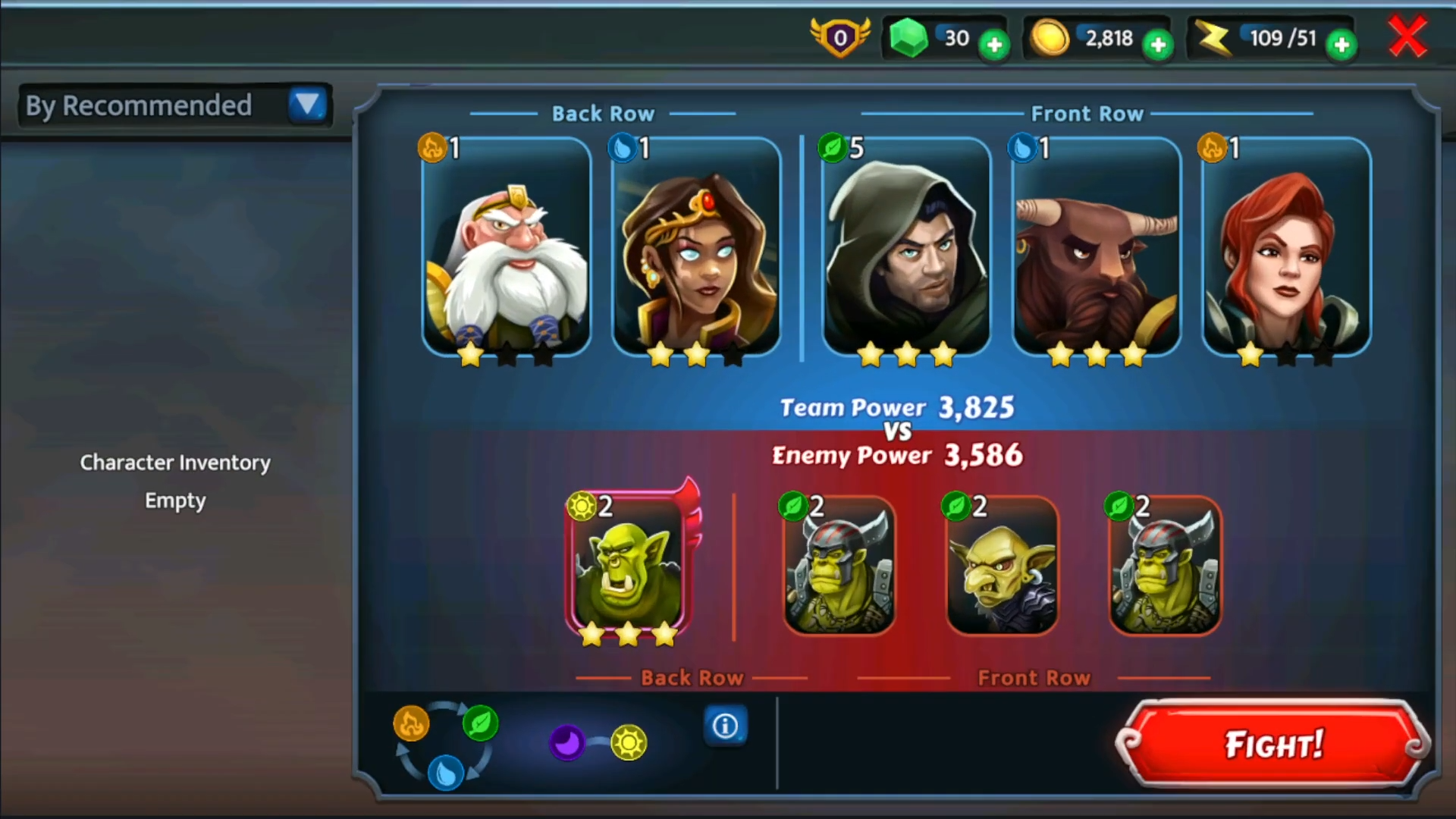
Task: Select the white-bearded dwarf hero card
Action: coord(507,246)
